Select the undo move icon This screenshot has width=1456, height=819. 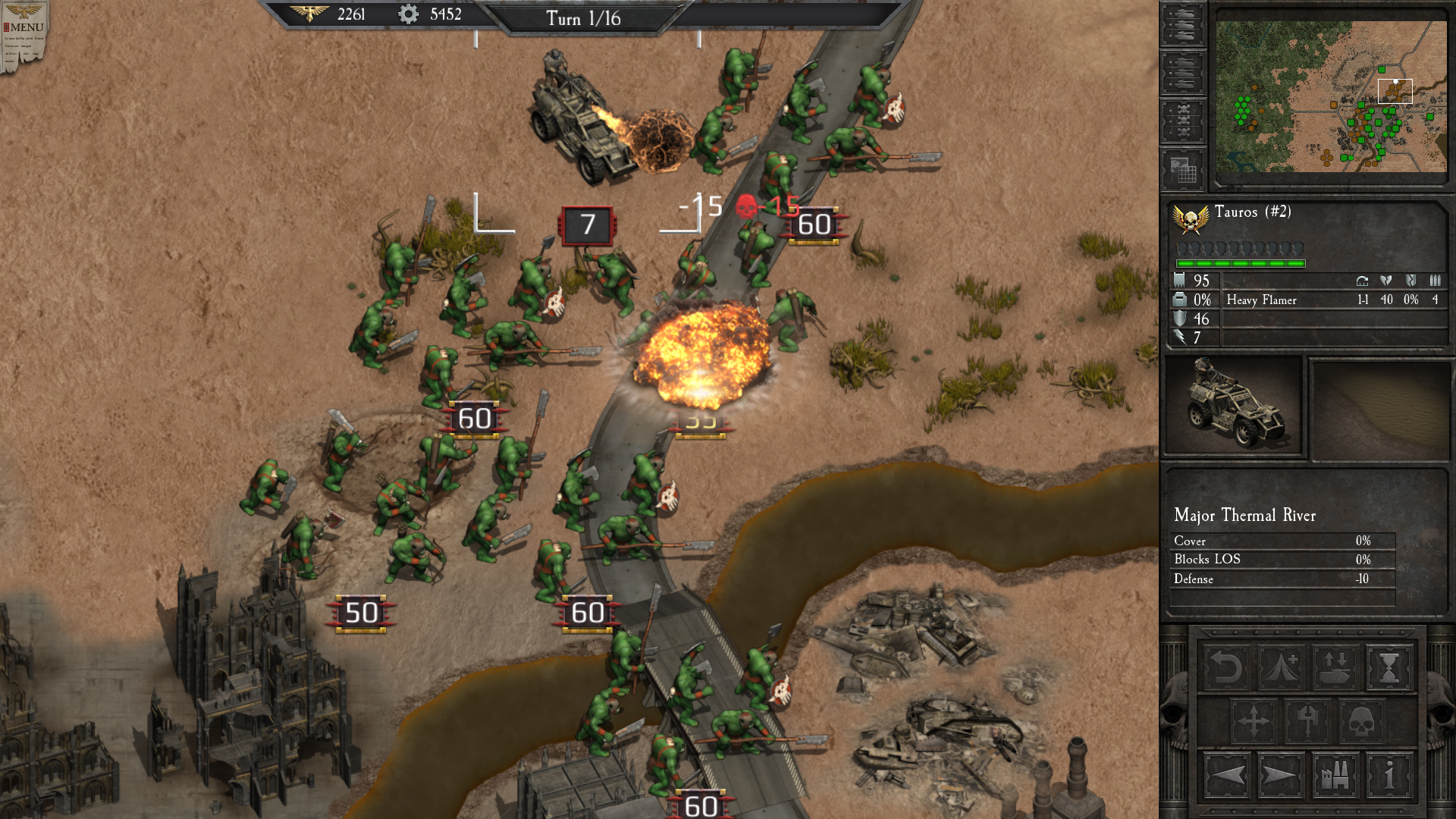[1225, 667]
